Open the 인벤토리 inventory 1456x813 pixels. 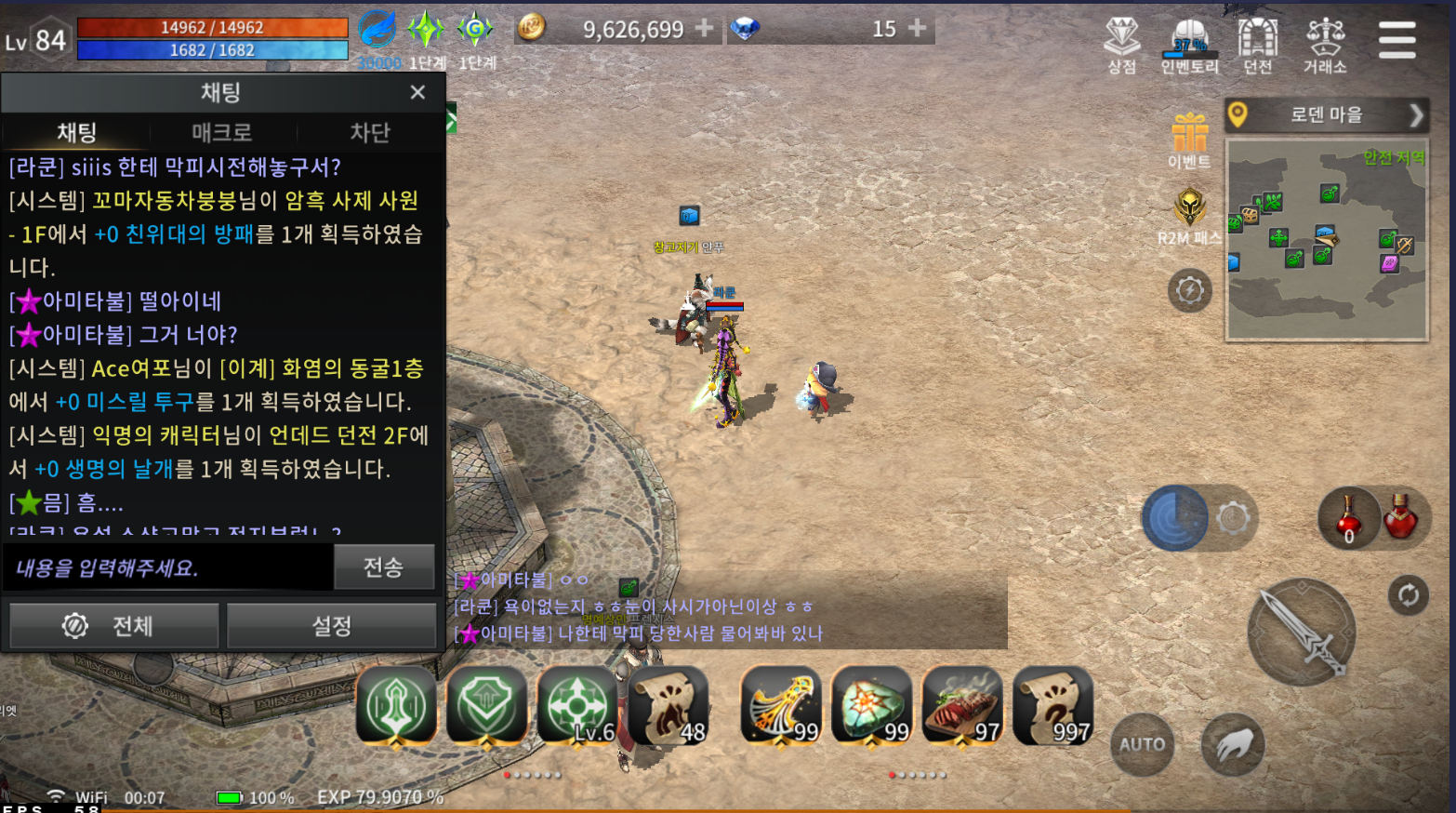tap(1189, 45)
